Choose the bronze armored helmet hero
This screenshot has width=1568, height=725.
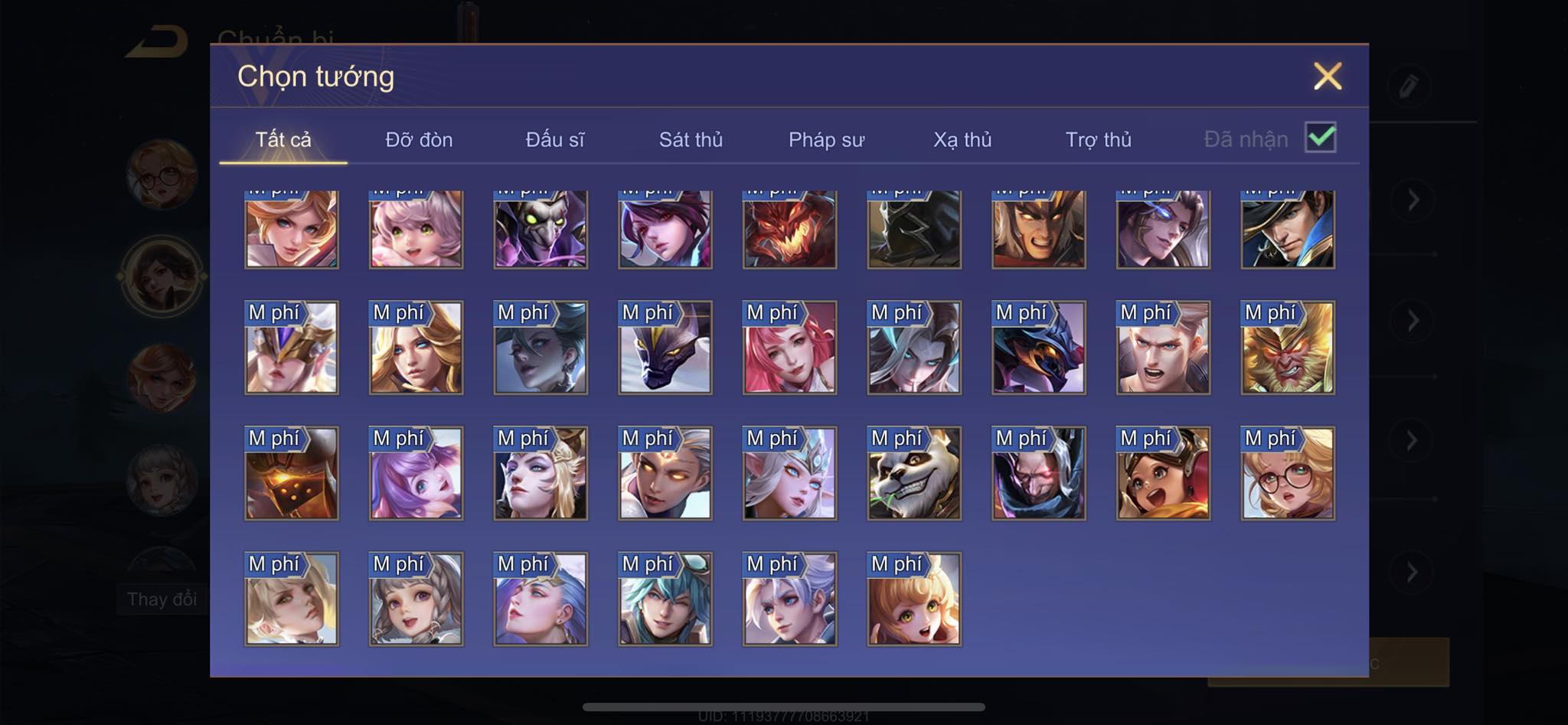tap(291, 473)
